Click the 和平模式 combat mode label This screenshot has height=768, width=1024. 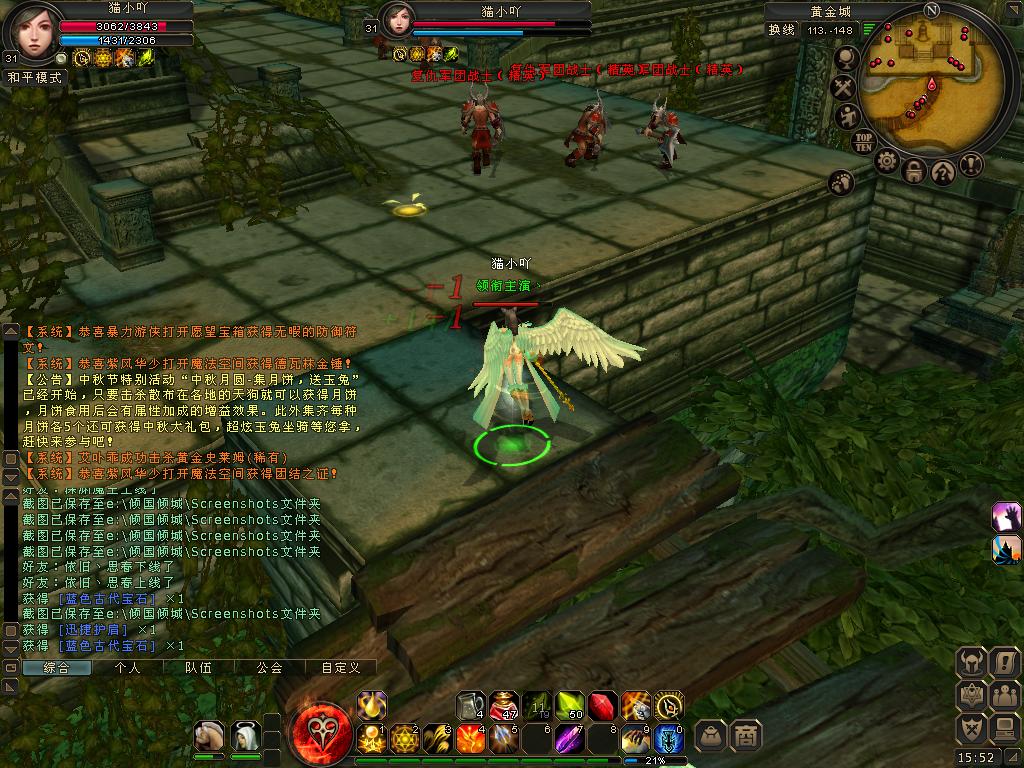(x=34, y=76)
